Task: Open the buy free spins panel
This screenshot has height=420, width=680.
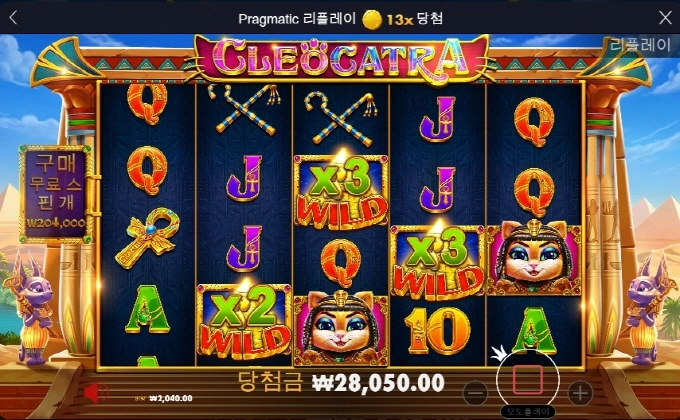Action: click(54, 192)
